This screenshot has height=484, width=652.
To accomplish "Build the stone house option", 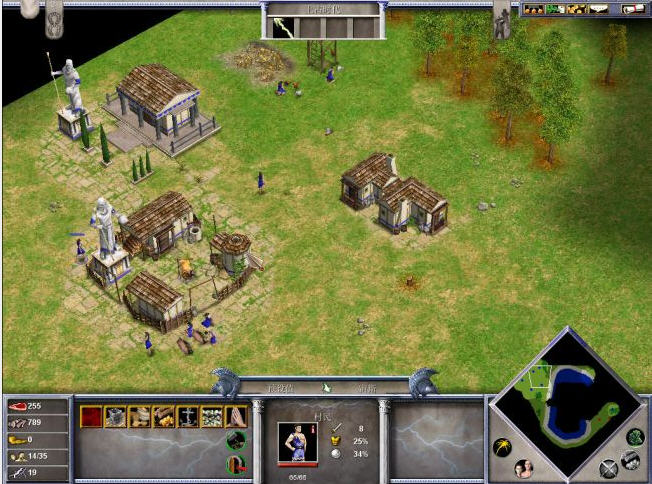I will tap(116, 417).
